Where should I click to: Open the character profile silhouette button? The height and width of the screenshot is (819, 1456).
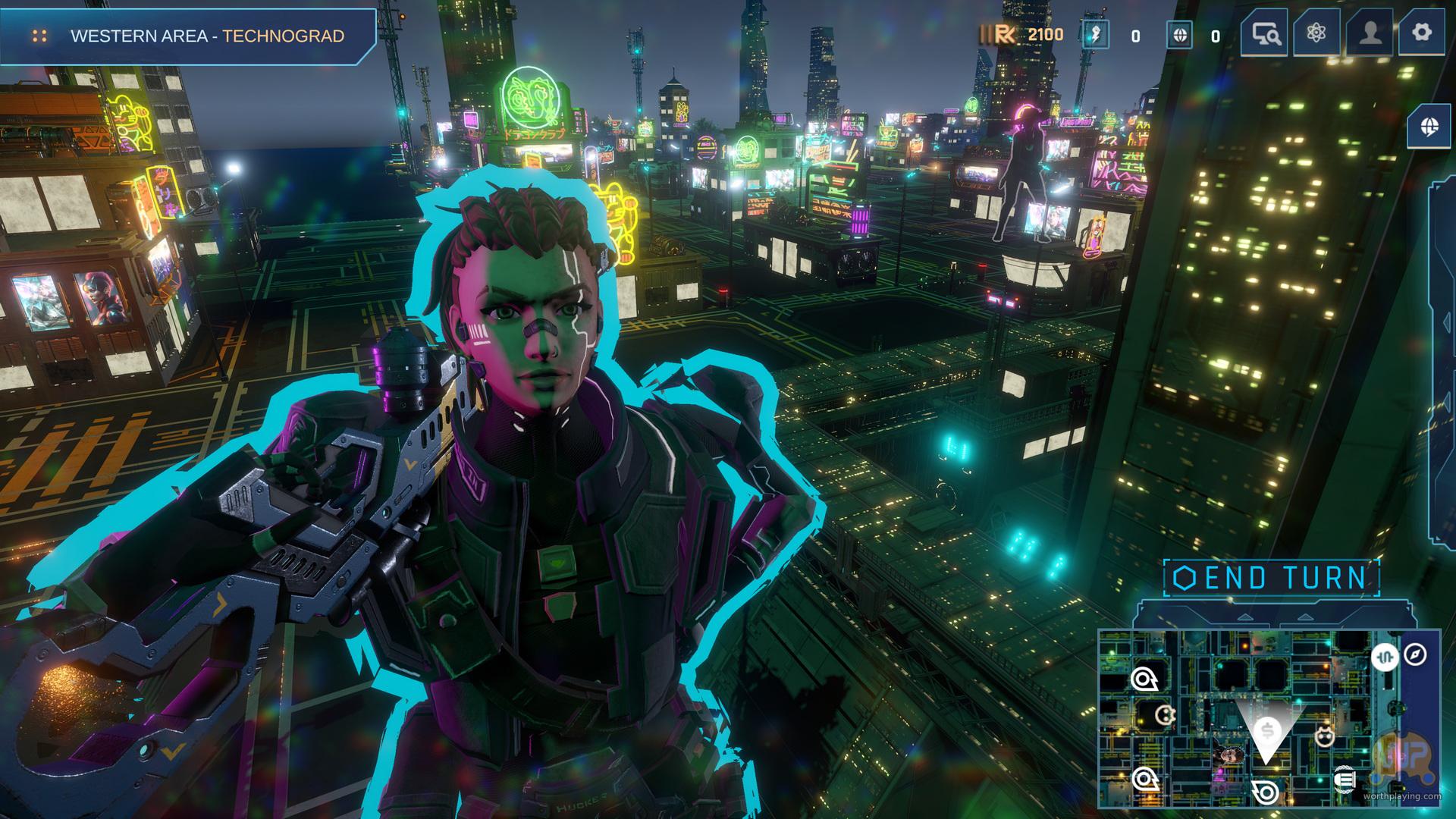[1369, 33]
